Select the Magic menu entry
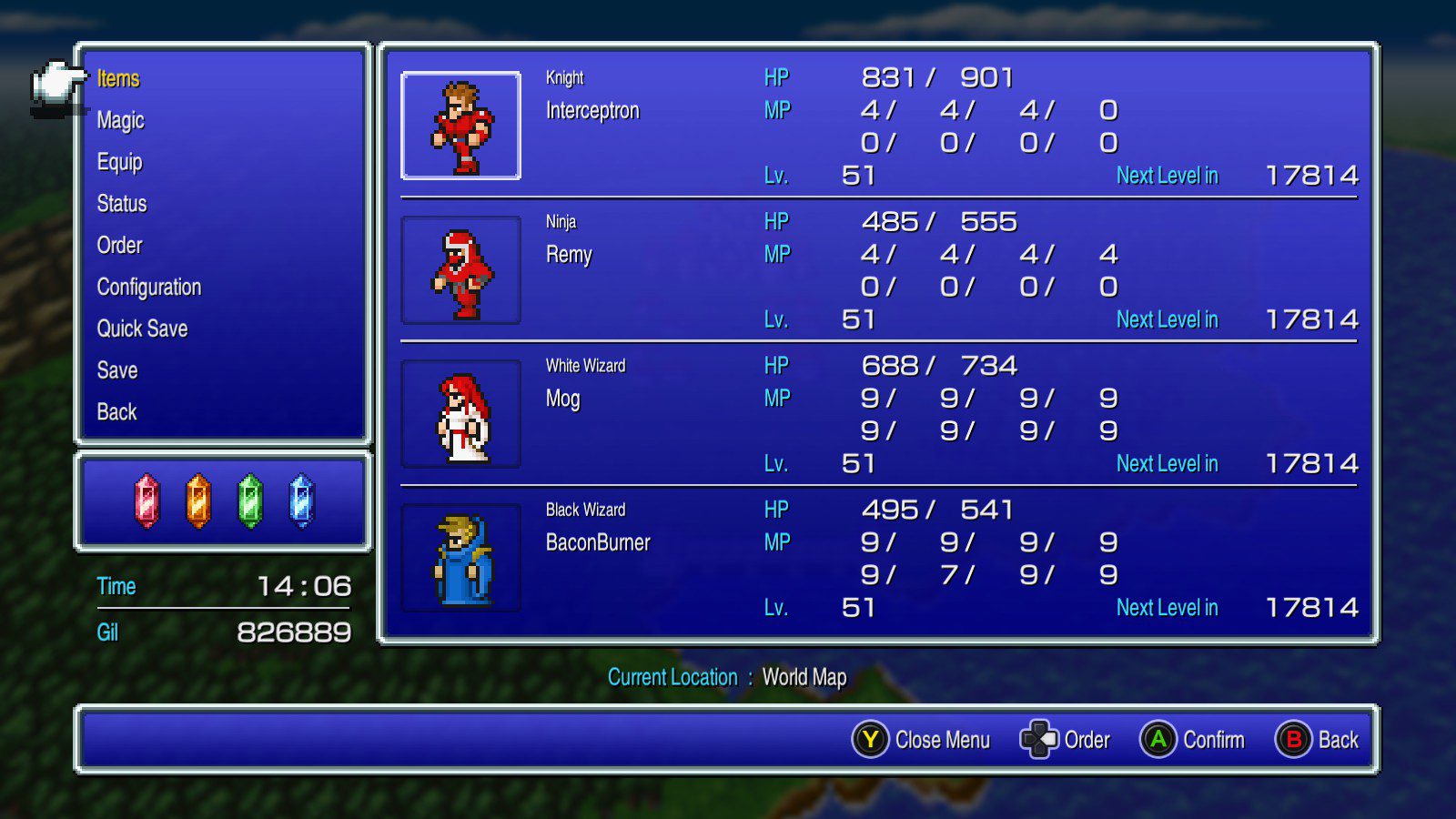 pyautogui.click(x=120, y=120)
